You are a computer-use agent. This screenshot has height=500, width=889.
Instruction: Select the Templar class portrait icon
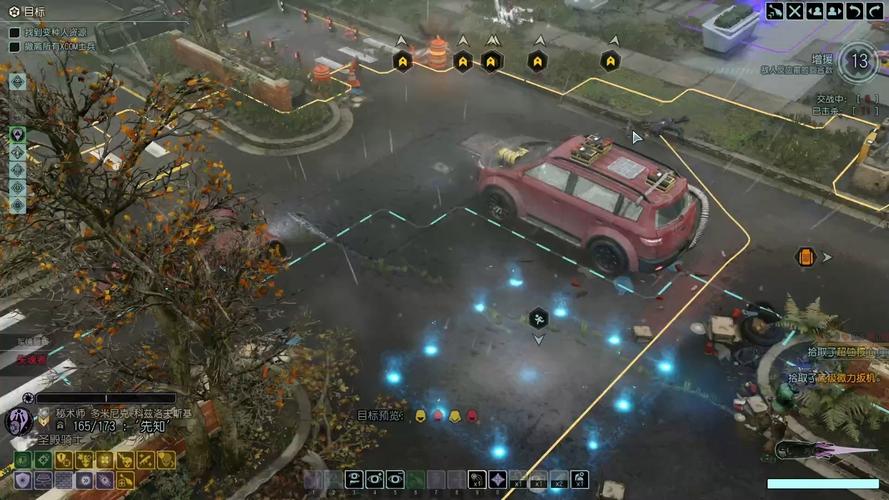(x=18, y=421)
